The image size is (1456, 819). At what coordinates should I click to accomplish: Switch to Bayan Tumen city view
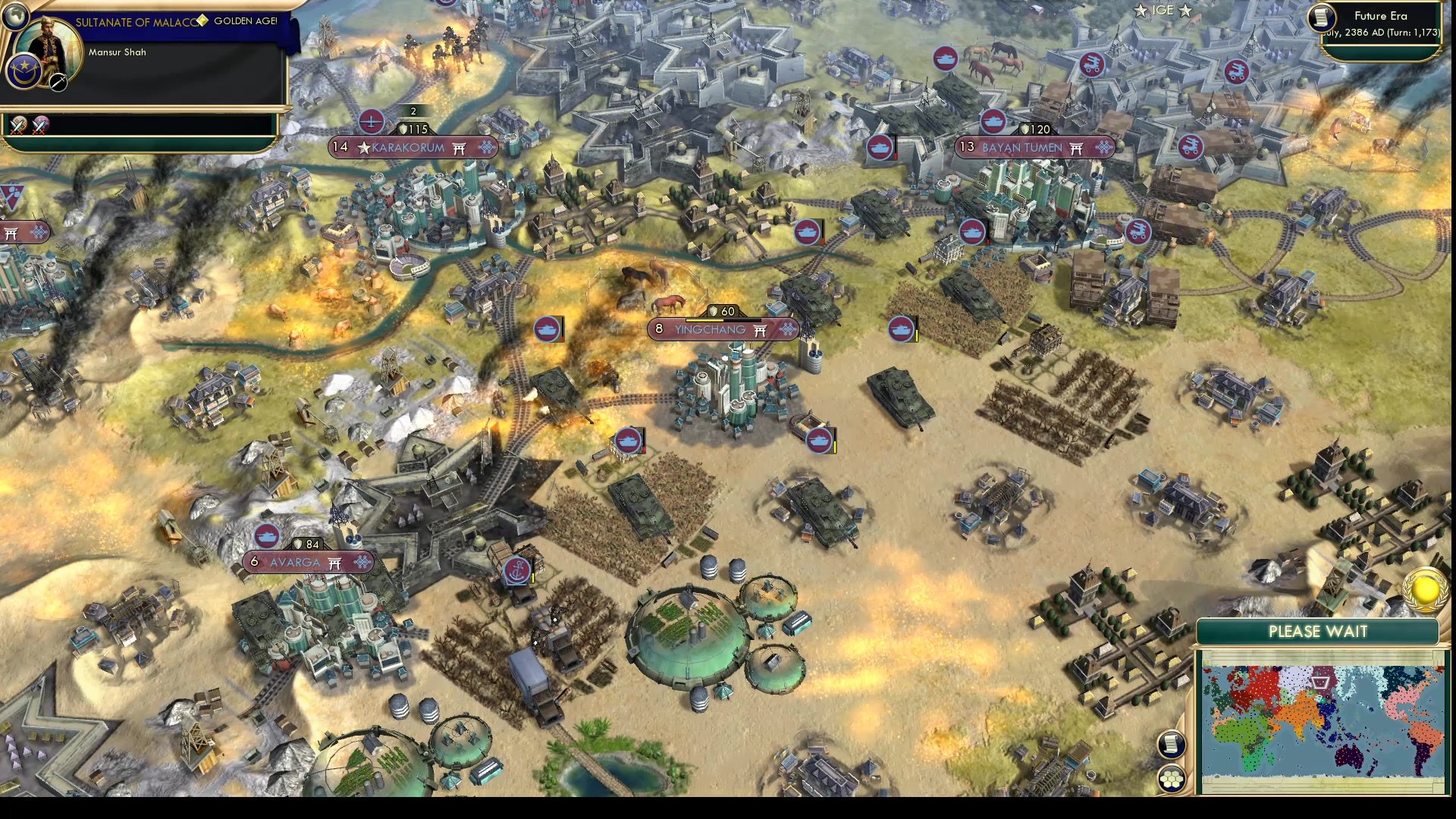click(x=1023, y=148)
